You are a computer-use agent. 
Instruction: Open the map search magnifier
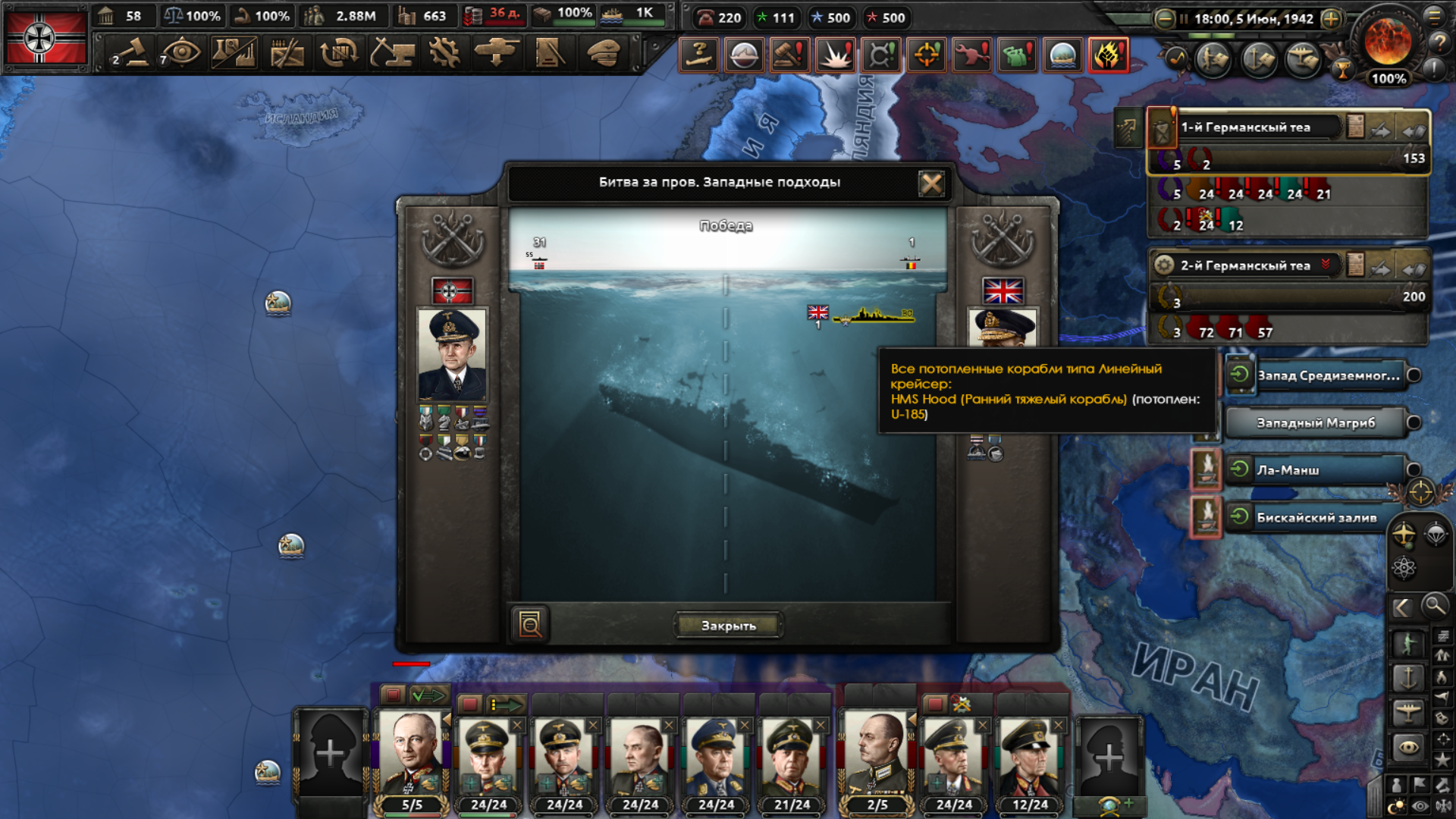click(1434, 606)
